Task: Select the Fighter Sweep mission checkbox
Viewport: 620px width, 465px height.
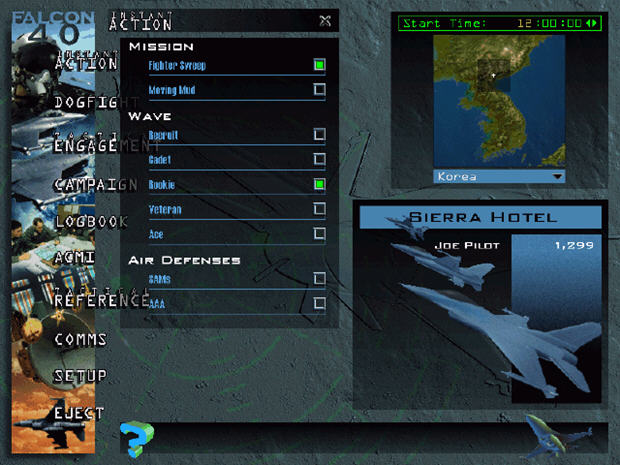Action: 319,65
